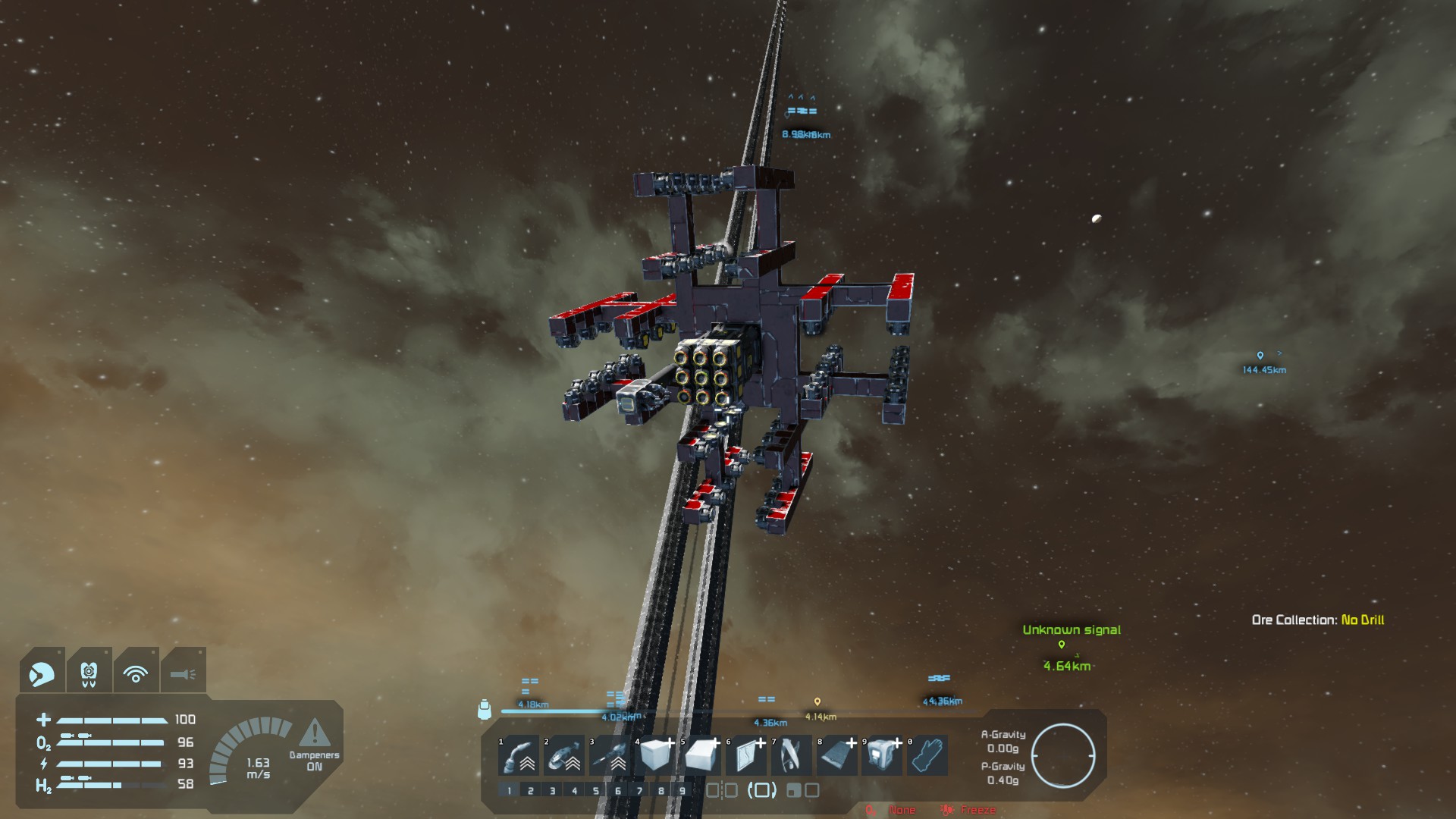Toggle the broadcasting signal icon

tap(136, 673)
